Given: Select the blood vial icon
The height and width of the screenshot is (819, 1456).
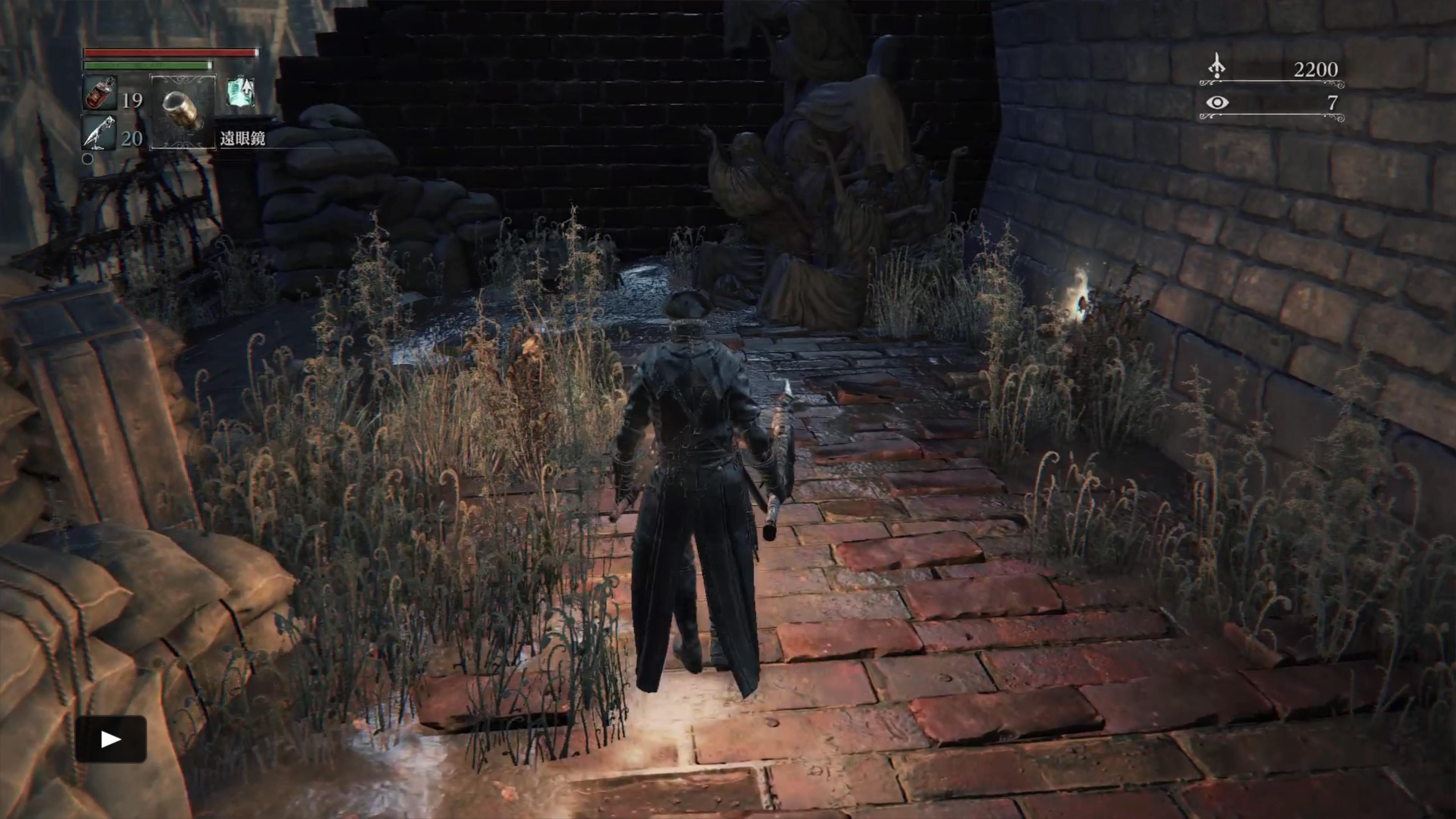Looking at the screenshot, I should coord(100,93).
